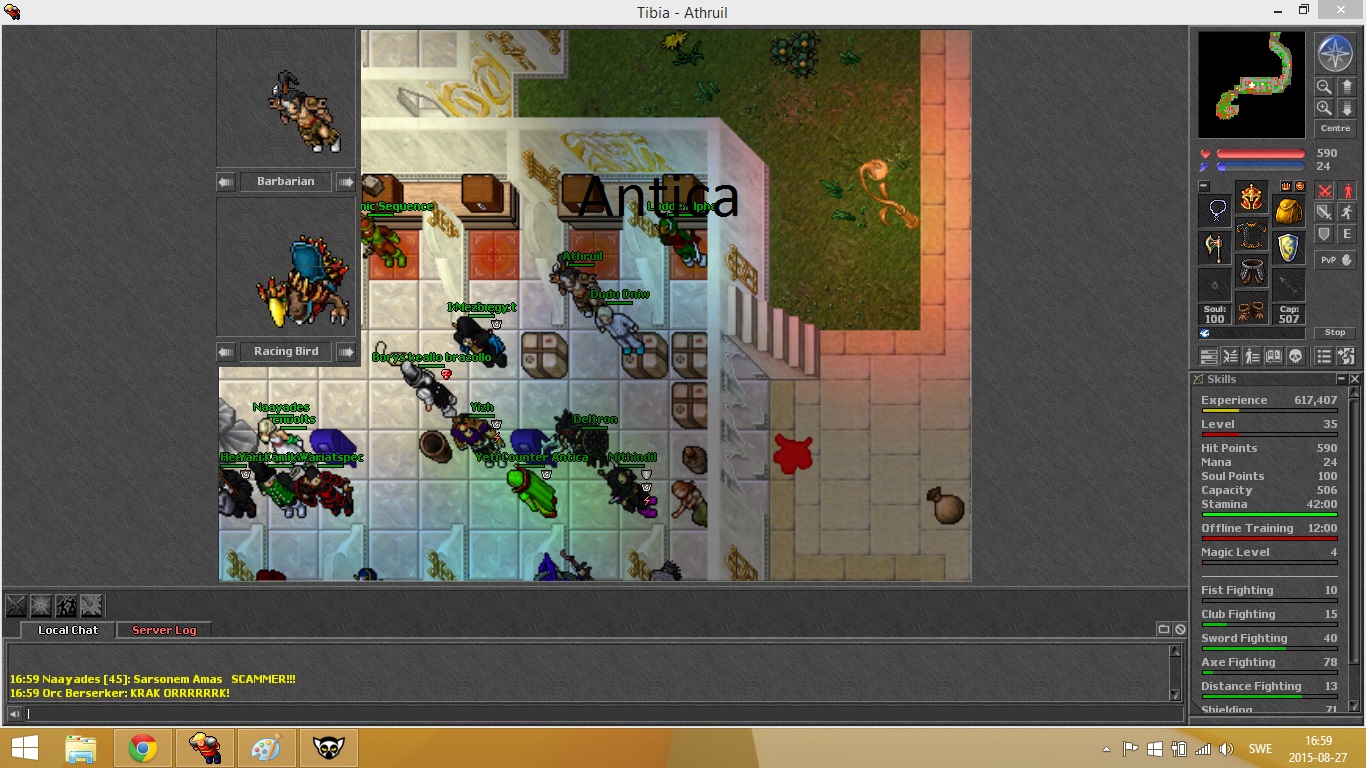Open the paint palette app in the taskbar

click(x=265, y=748)
